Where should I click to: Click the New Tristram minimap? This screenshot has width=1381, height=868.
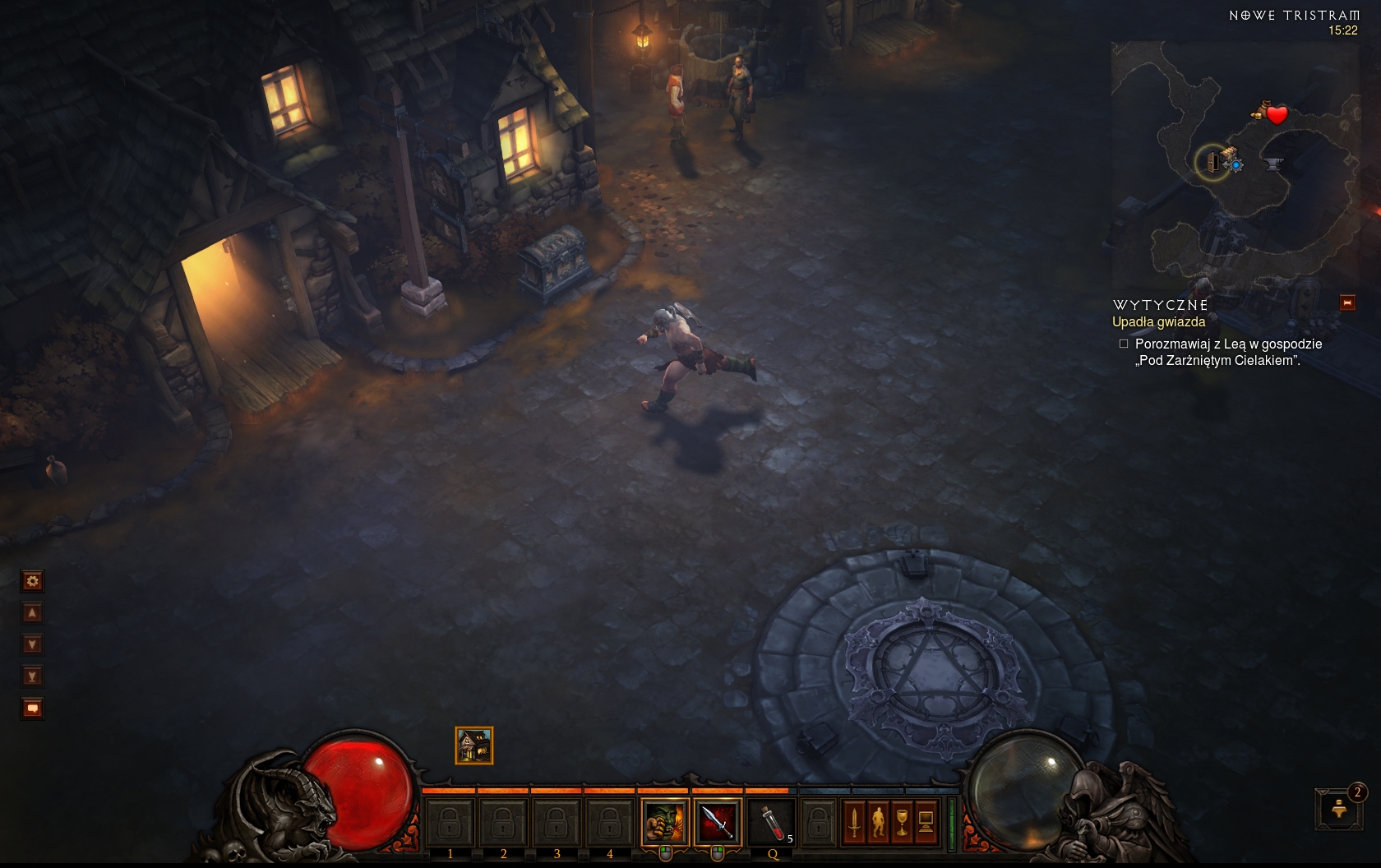pos(1235,164)
